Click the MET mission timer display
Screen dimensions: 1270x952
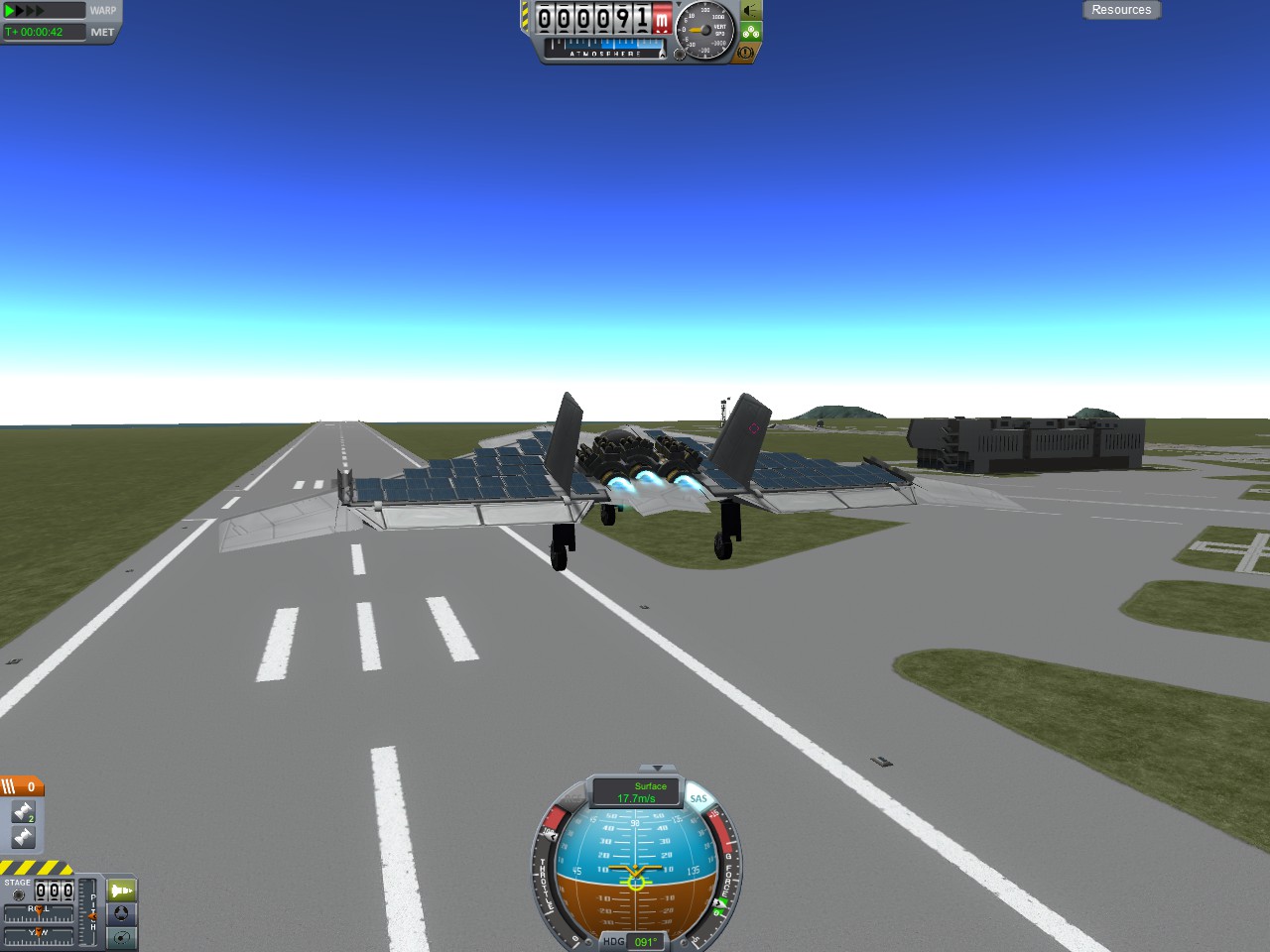coord(44,32)
